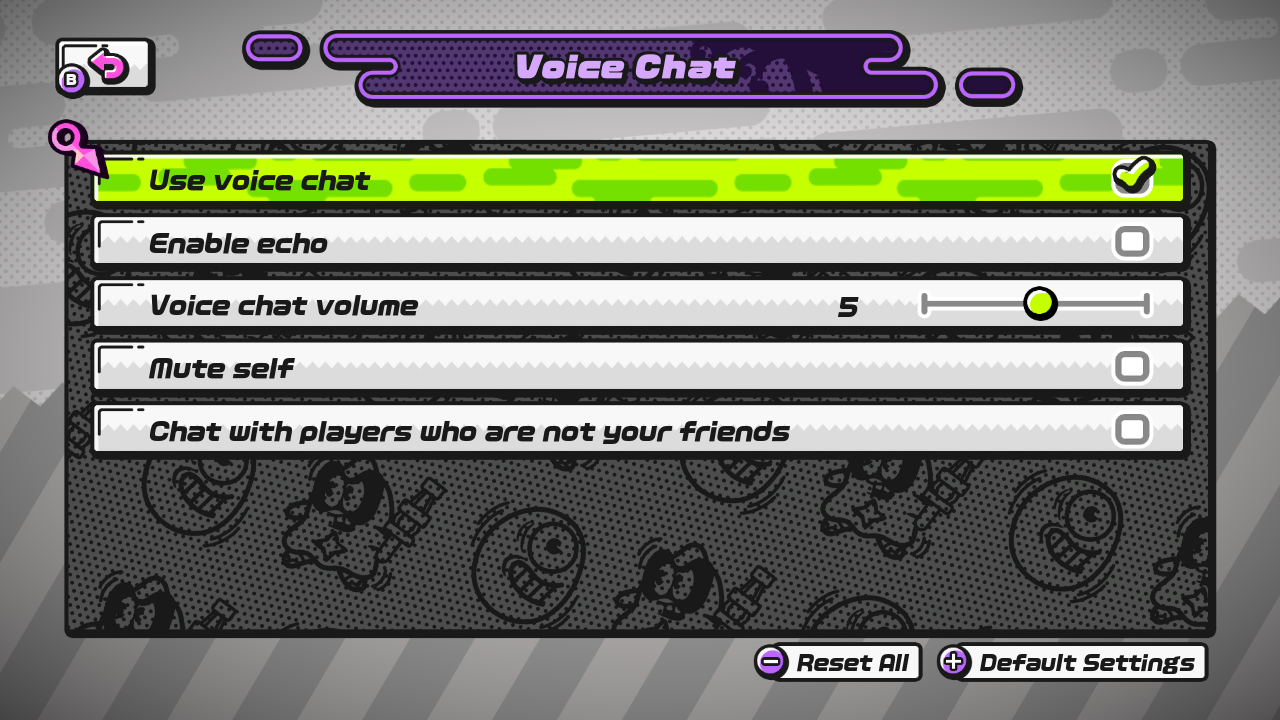1280x720 pixels.
Task: Restore Default Settings
Action: 1072,662
